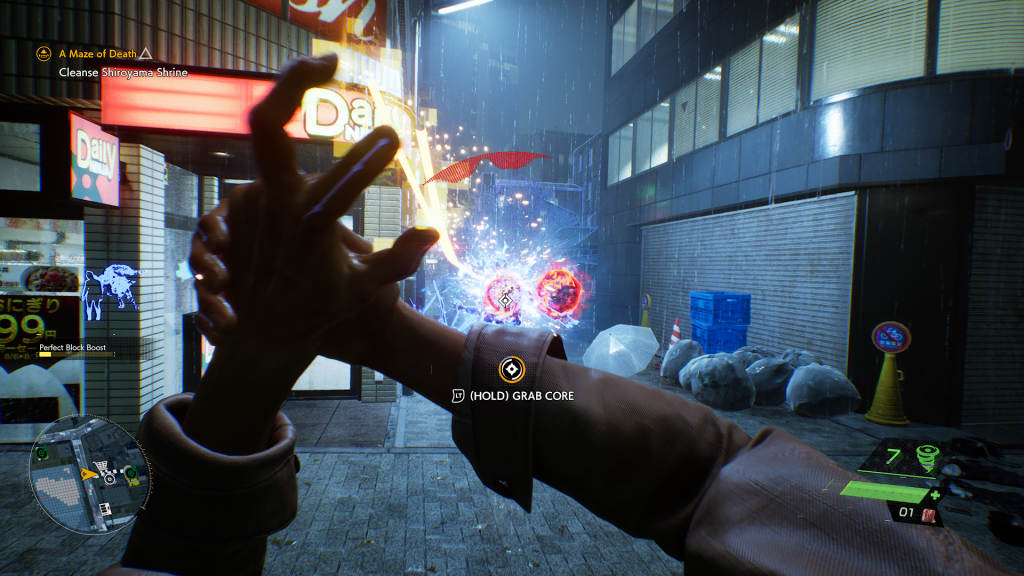Click the orange Grab Core target icon
Image resolution: width=1024 pixels, height=576 pixels.
click(511, 370)
